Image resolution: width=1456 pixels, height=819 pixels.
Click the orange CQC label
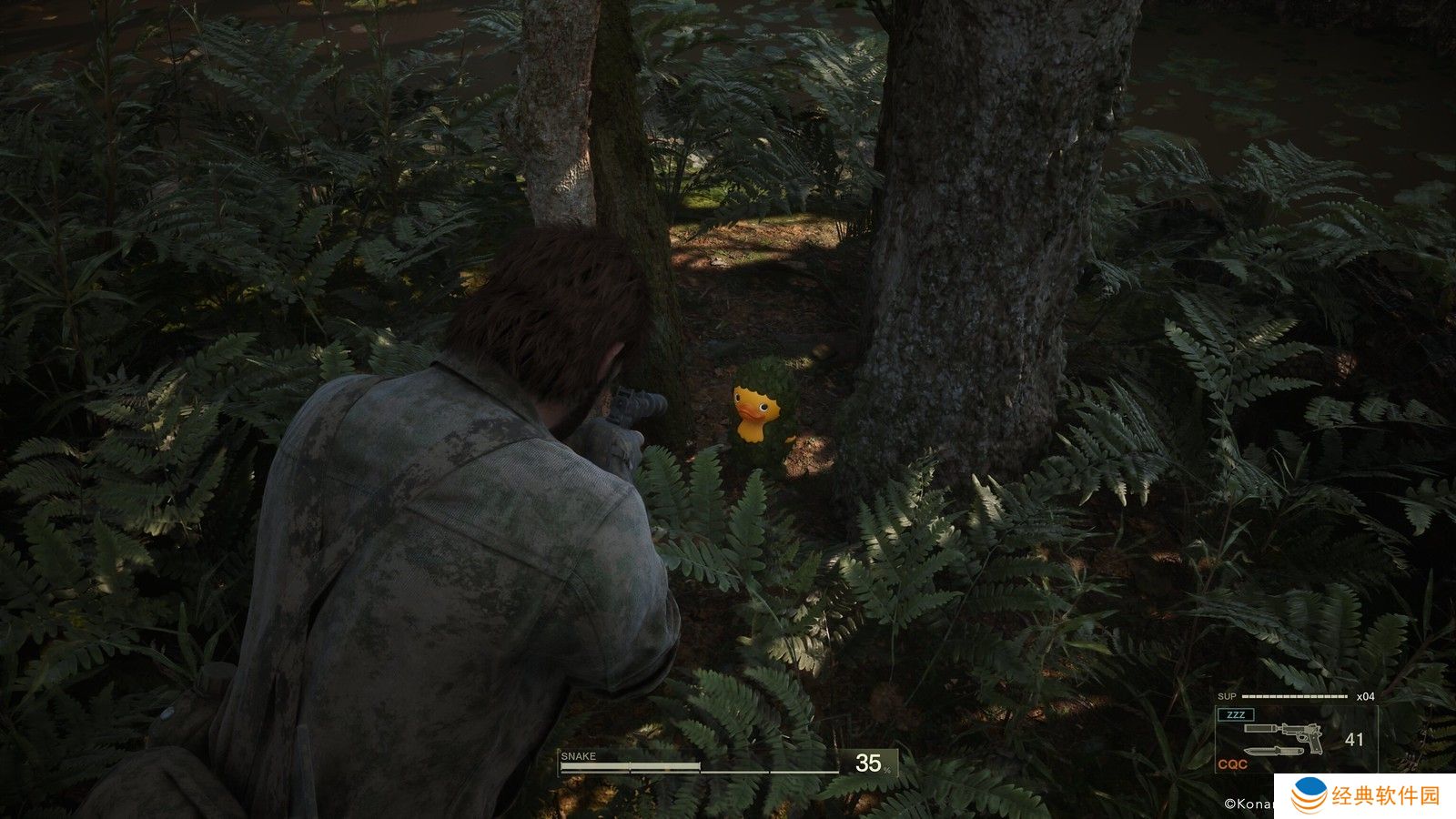[1232, 764]
